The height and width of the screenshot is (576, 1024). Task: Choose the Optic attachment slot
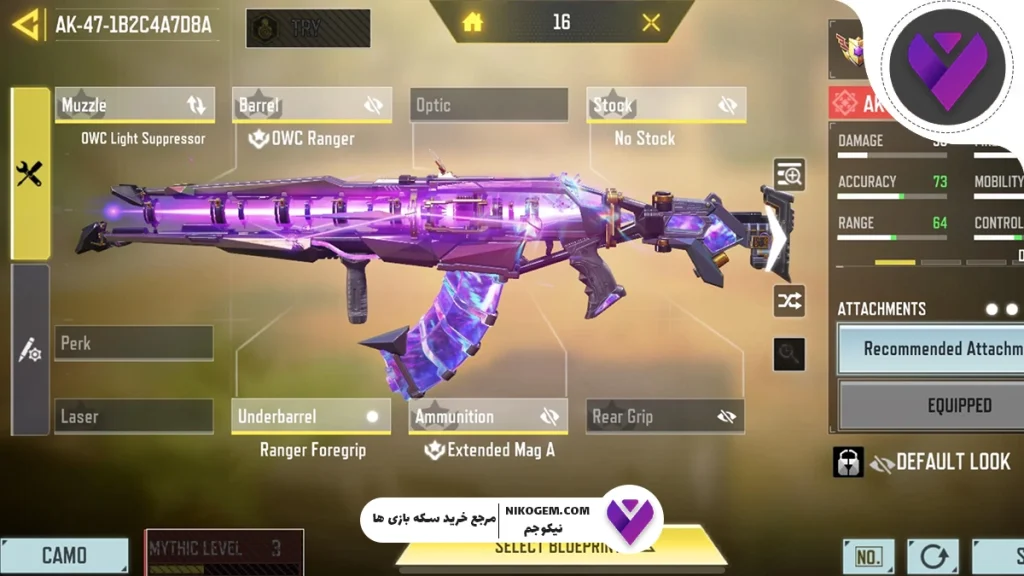(x=489, y=105)
